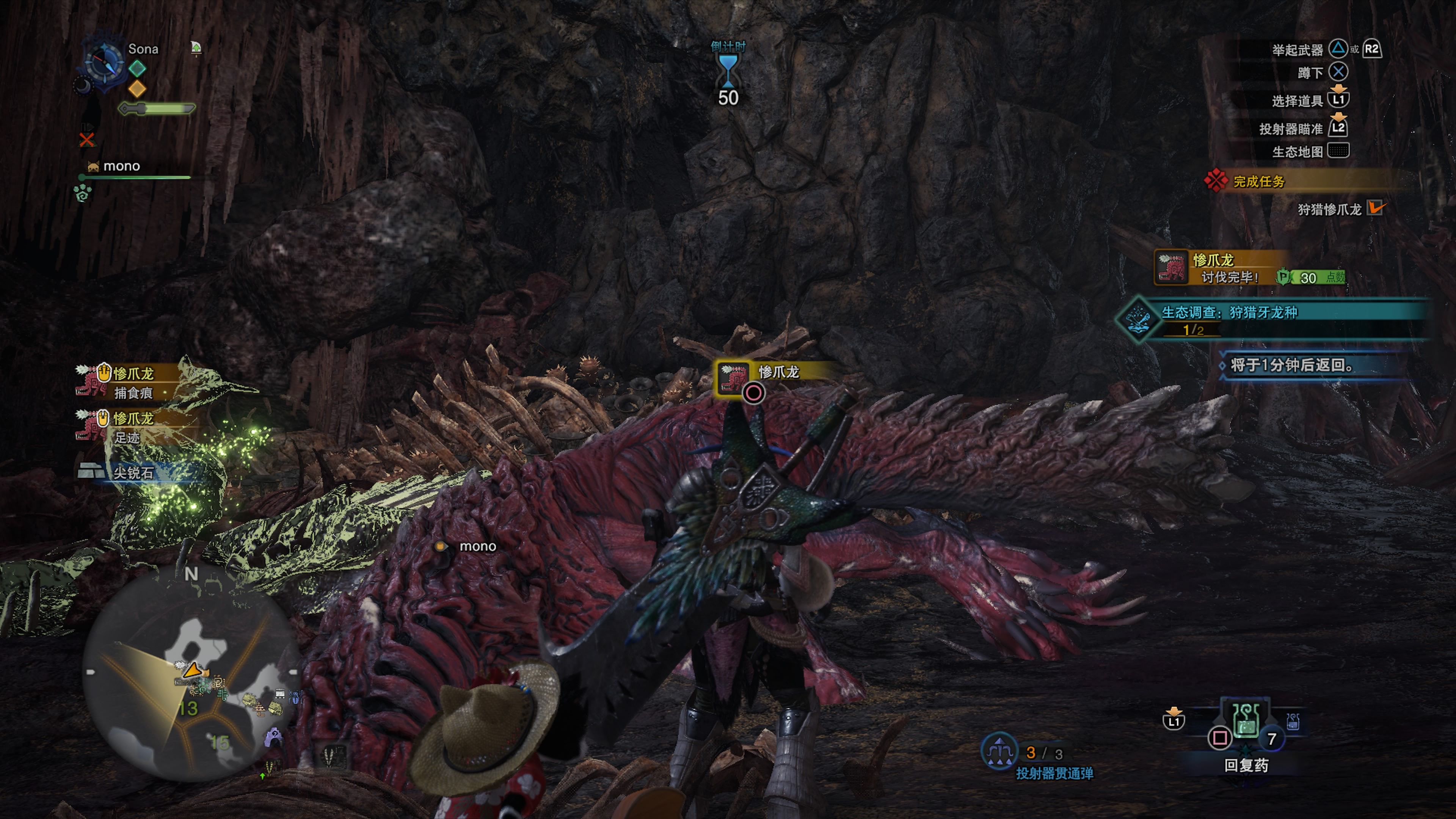The image size is (1456, 819).
Task: Click the 狩猎惨爪龙 objective checkbox
Action: (x=1375, y=209)
